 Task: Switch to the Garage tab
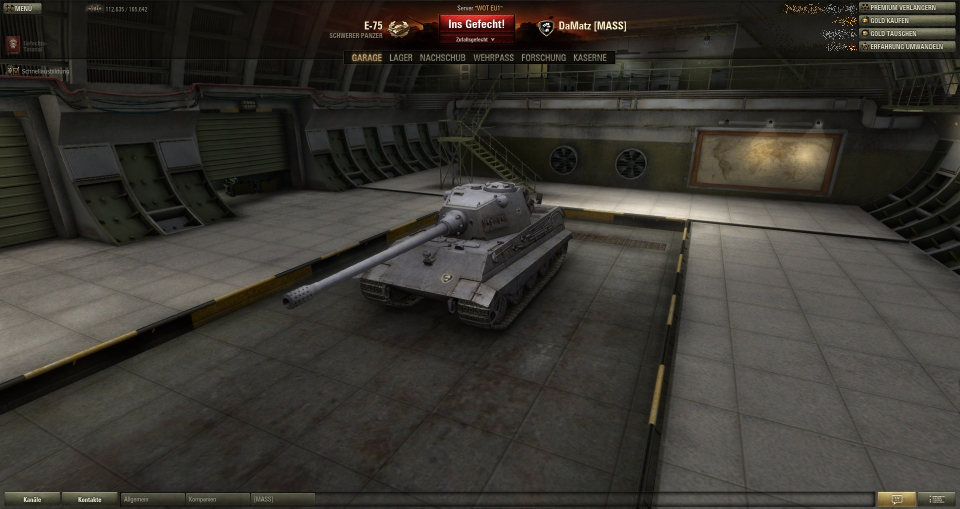[x=367, y=58]
